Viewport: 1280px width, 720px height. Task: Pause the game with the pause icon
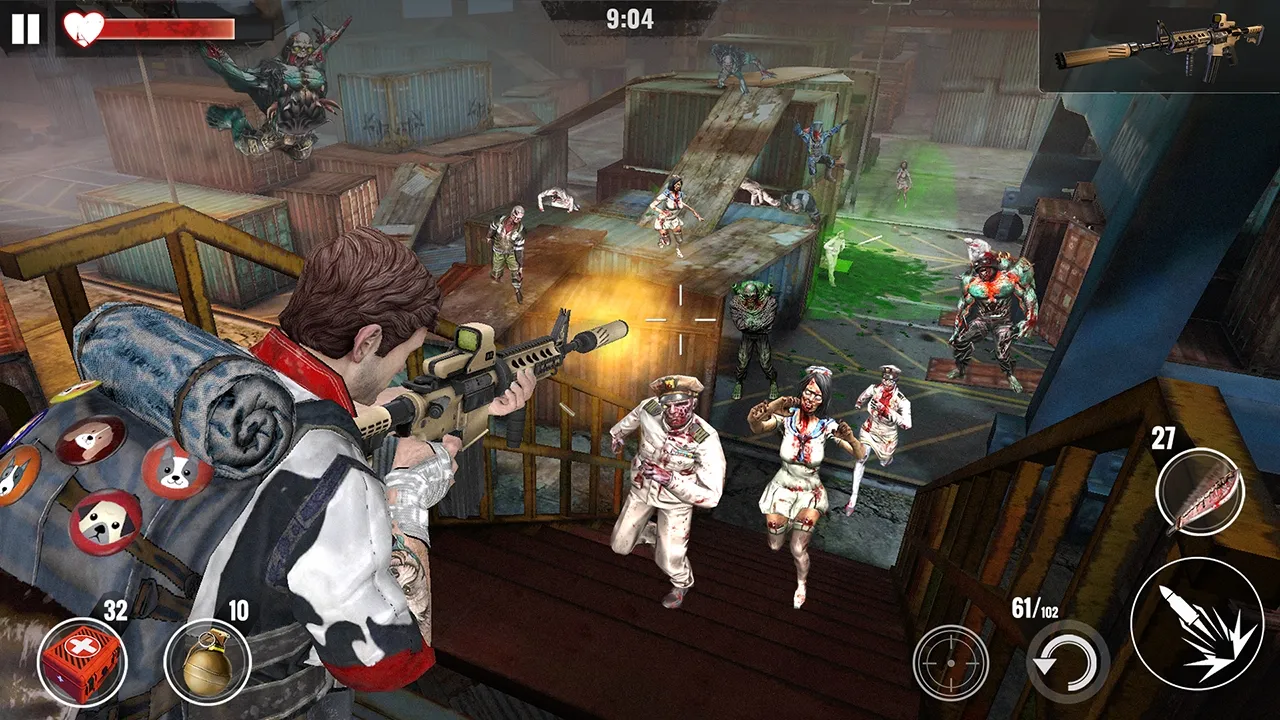point(27,28)
